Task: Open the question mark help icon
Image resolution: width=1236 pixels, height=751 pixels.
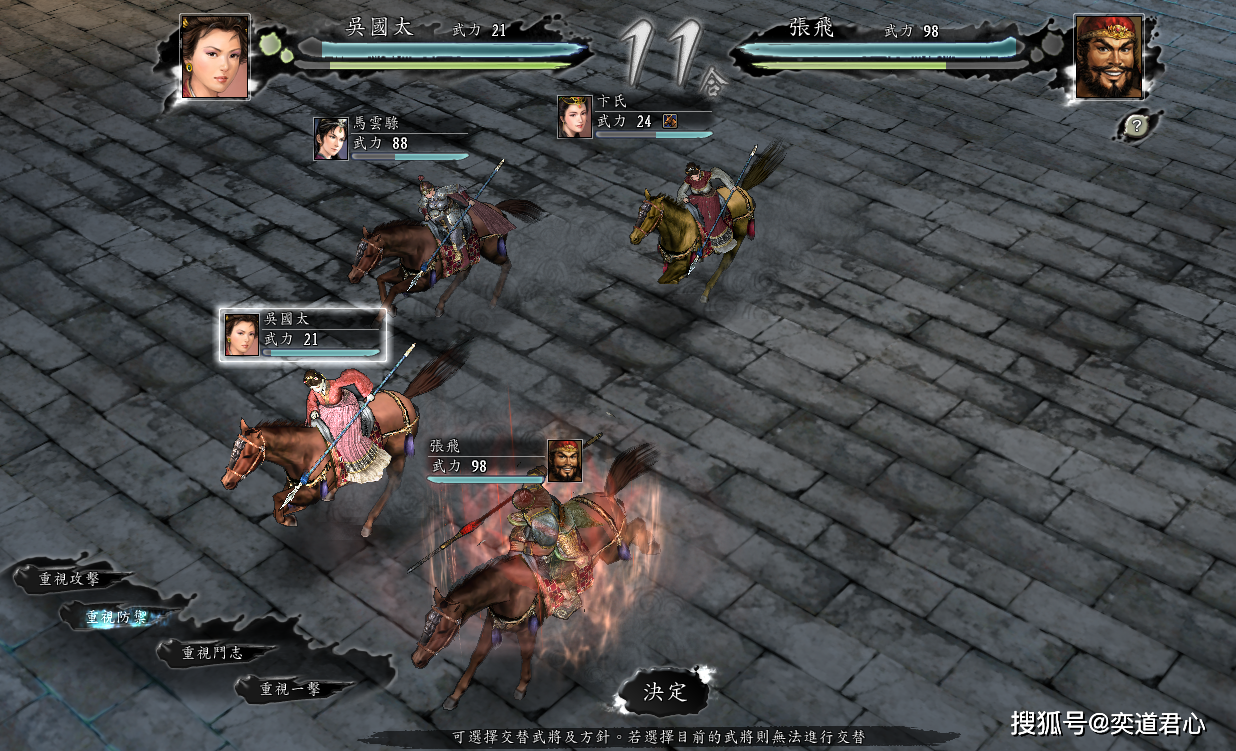Action: (1135, 126)
